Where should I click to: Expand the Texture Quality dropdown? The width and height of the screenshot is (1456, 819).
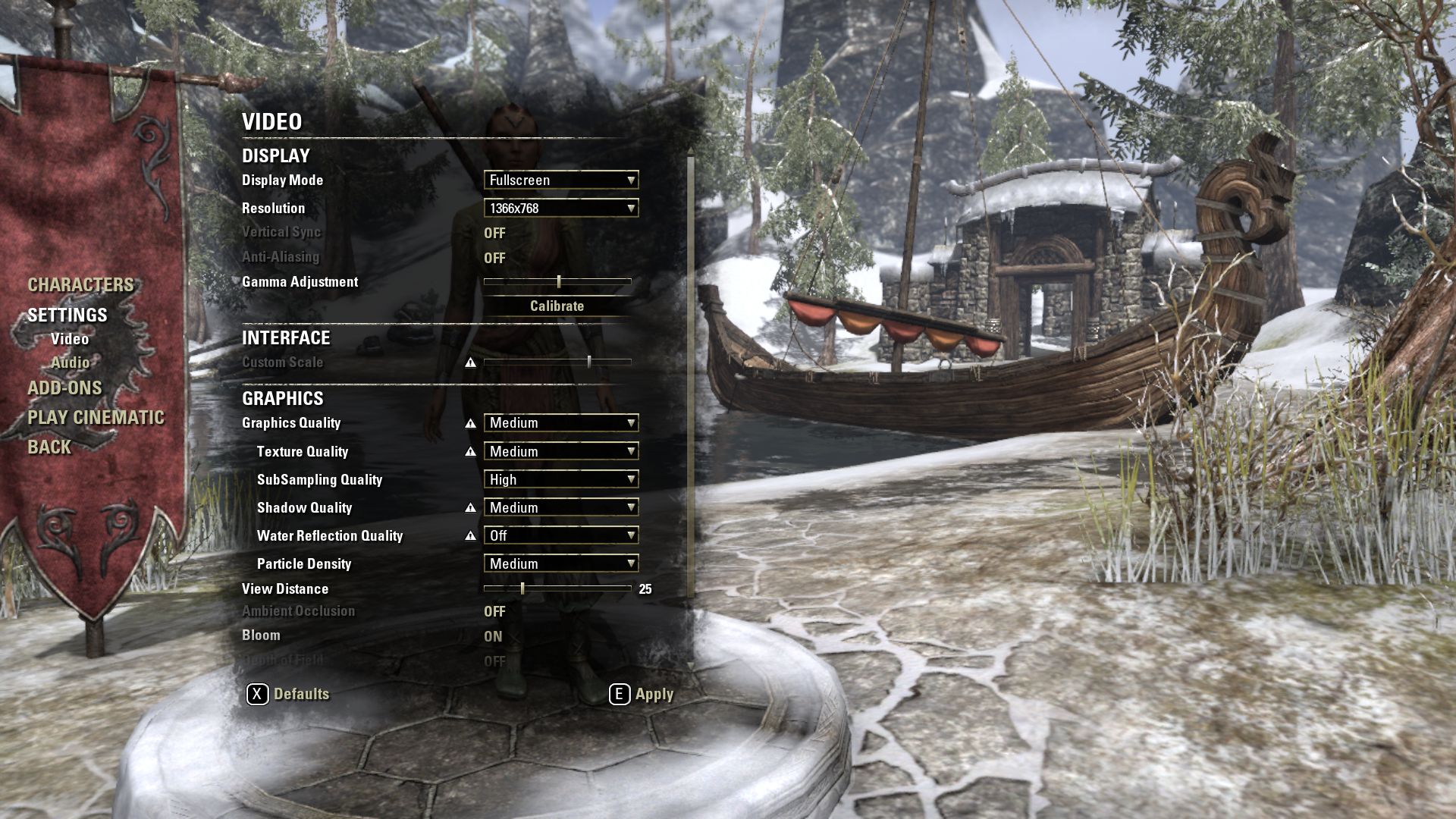coord(561,451)
